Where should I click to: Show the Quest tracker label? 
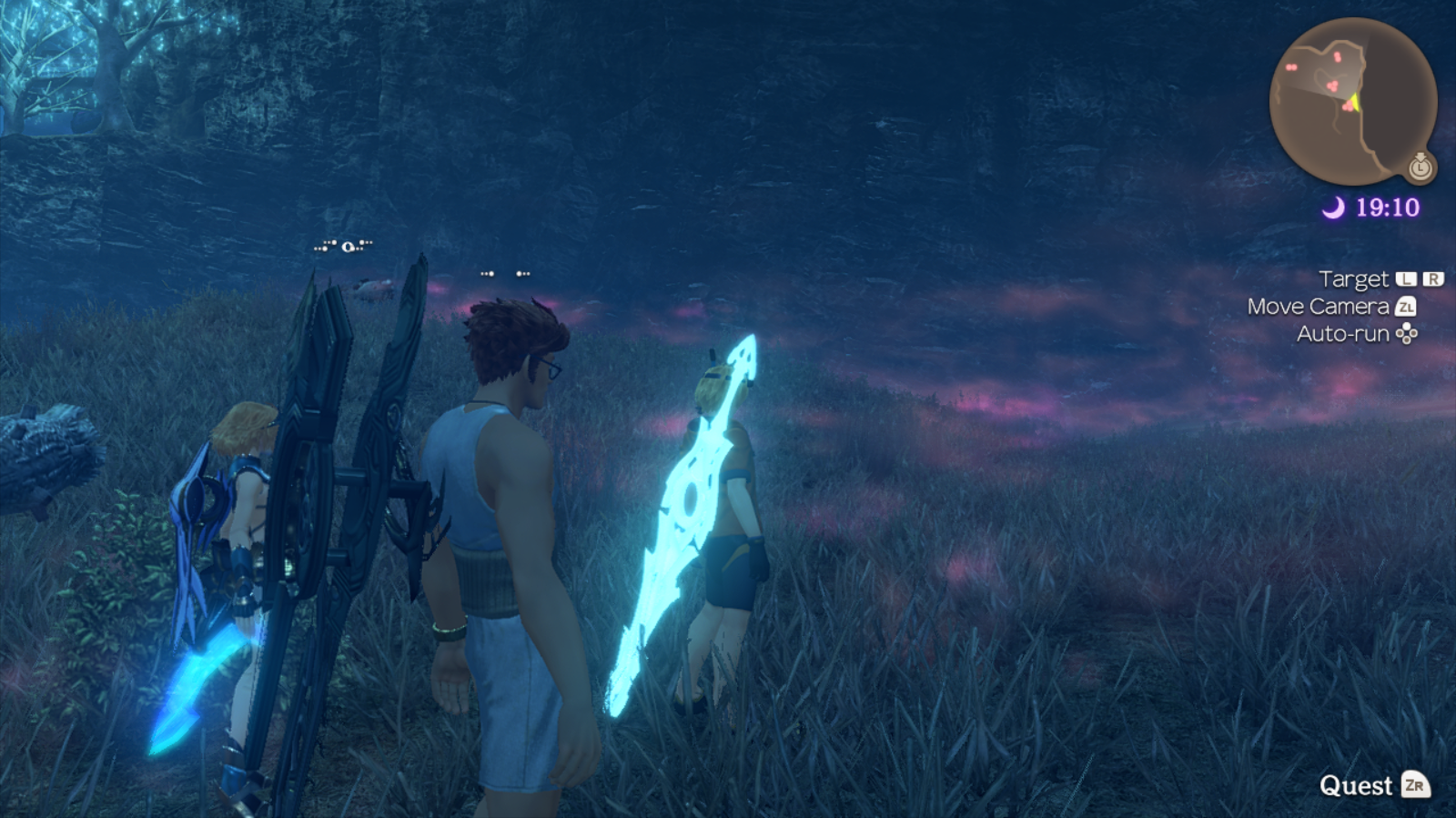(1356, 785)
